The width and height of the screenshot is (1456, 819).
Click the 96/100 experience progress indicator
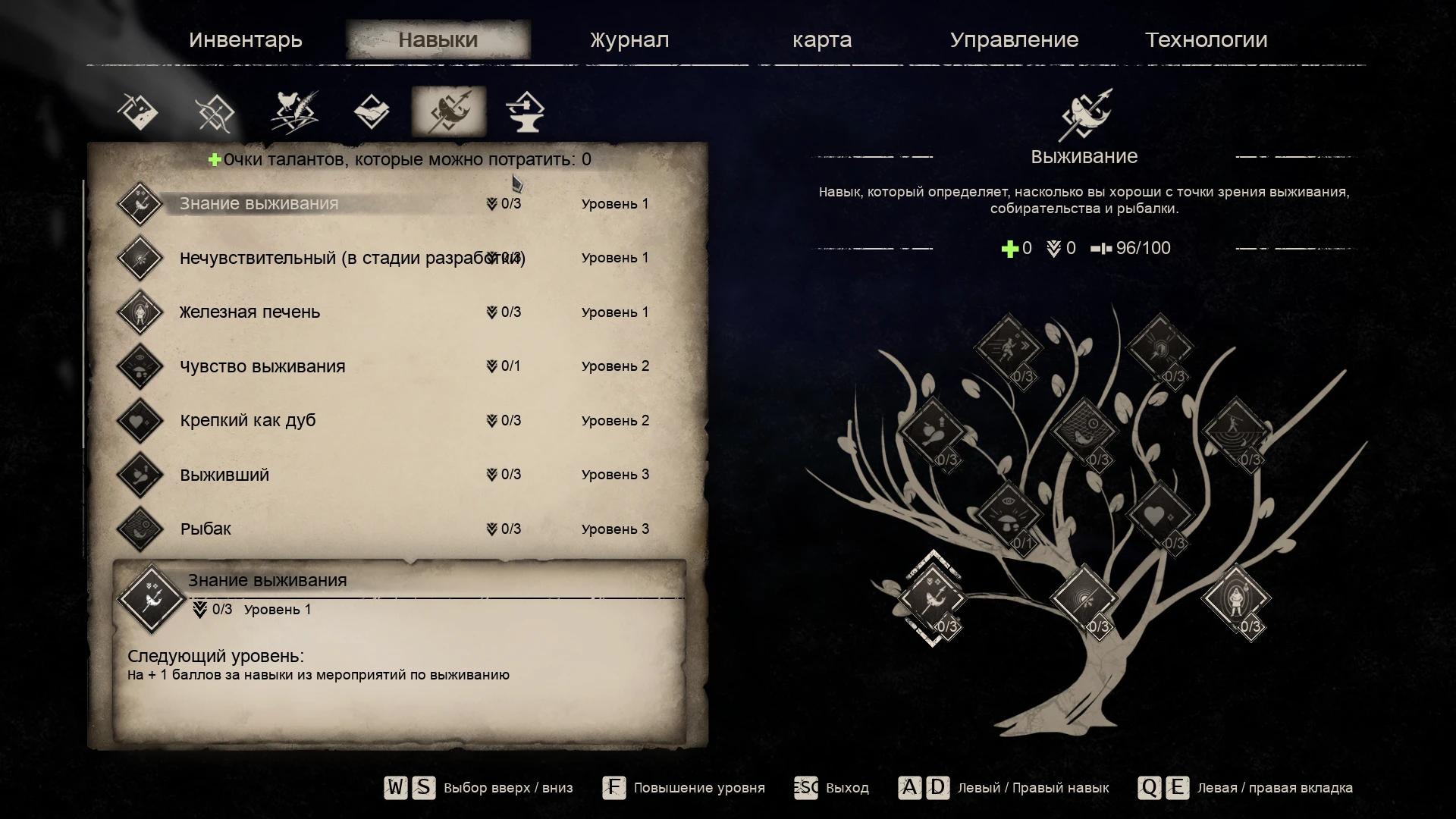(1140, 248)
